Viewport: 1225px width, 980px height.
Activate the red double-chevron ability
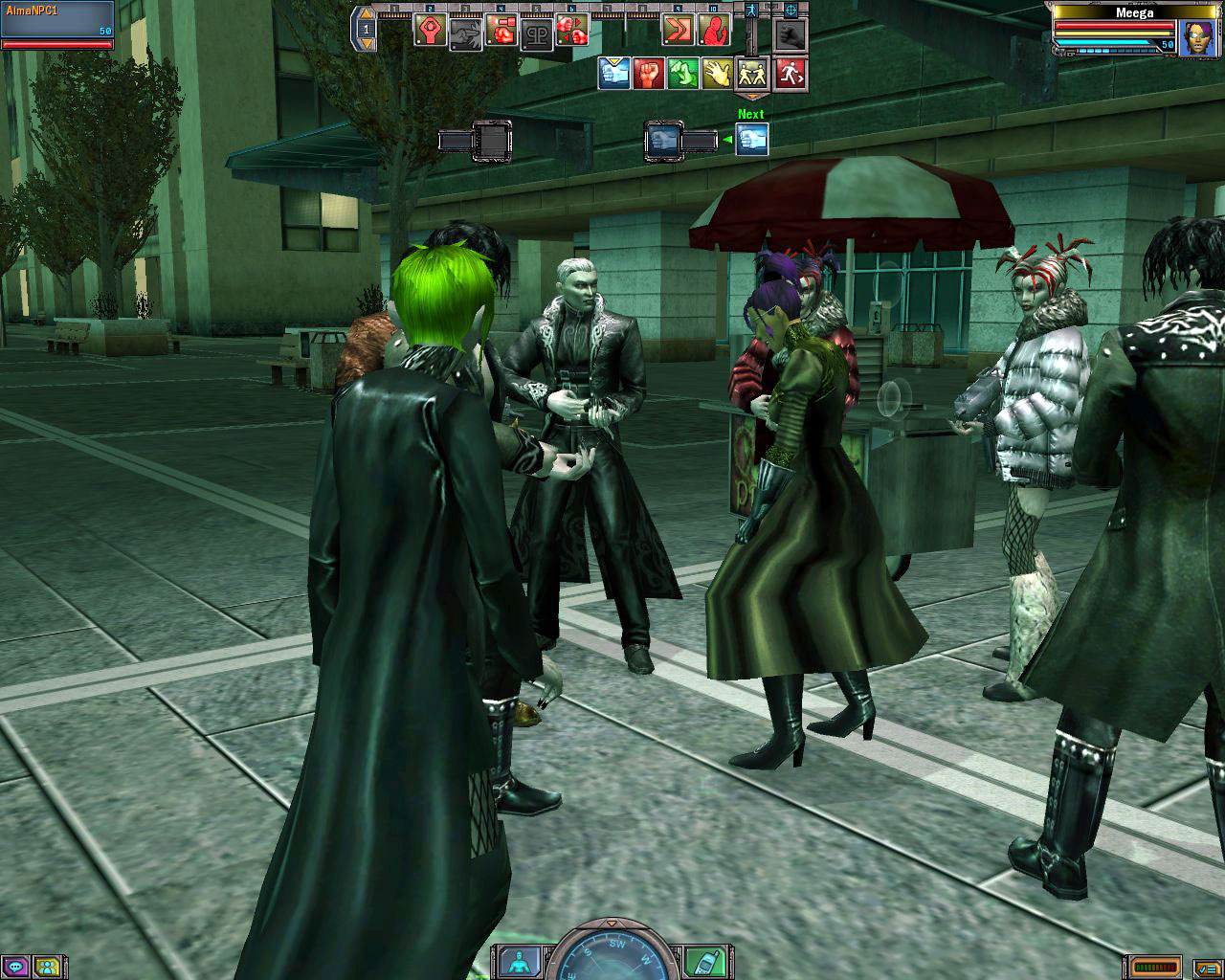point(678,31)
